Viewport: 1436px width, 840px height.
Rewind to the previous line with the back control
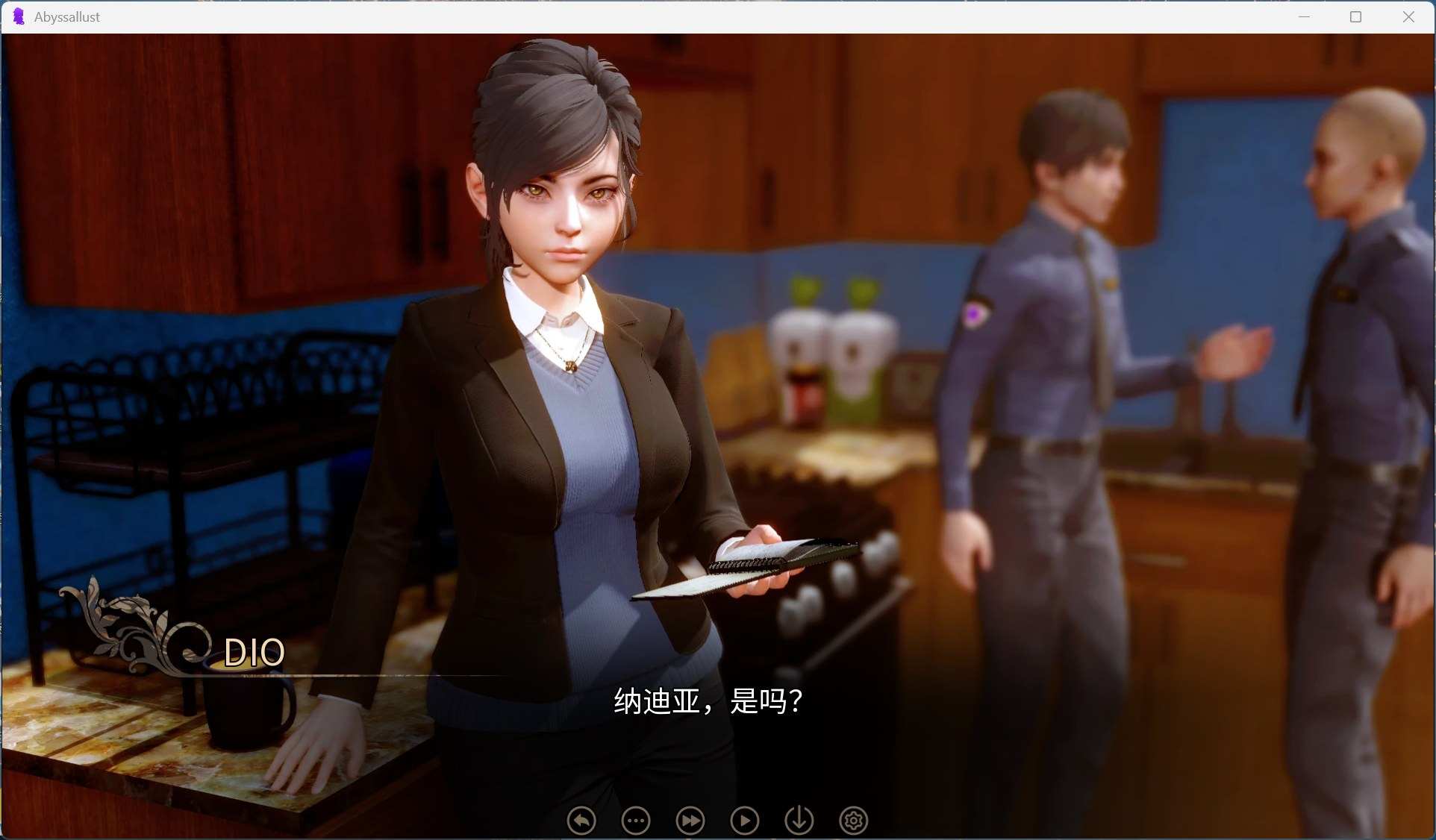[581, 821]
